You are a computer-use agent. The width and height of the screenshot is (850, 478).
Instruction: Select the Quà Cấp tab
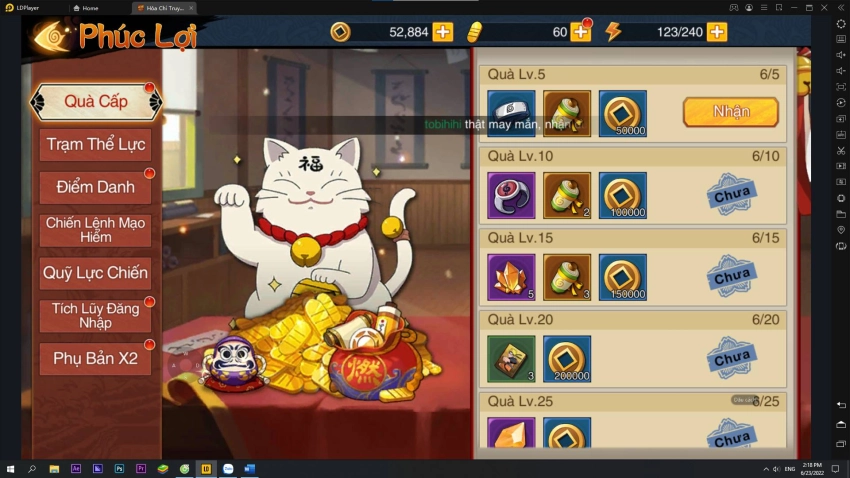(95, 102)
